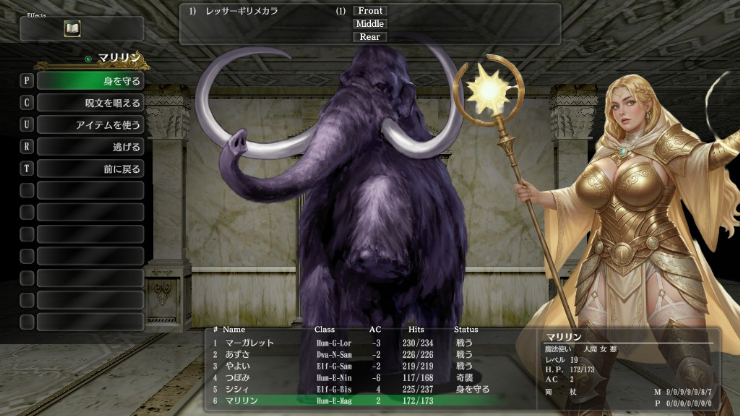Select the 身を守る (defend) command

coord(91,80)
